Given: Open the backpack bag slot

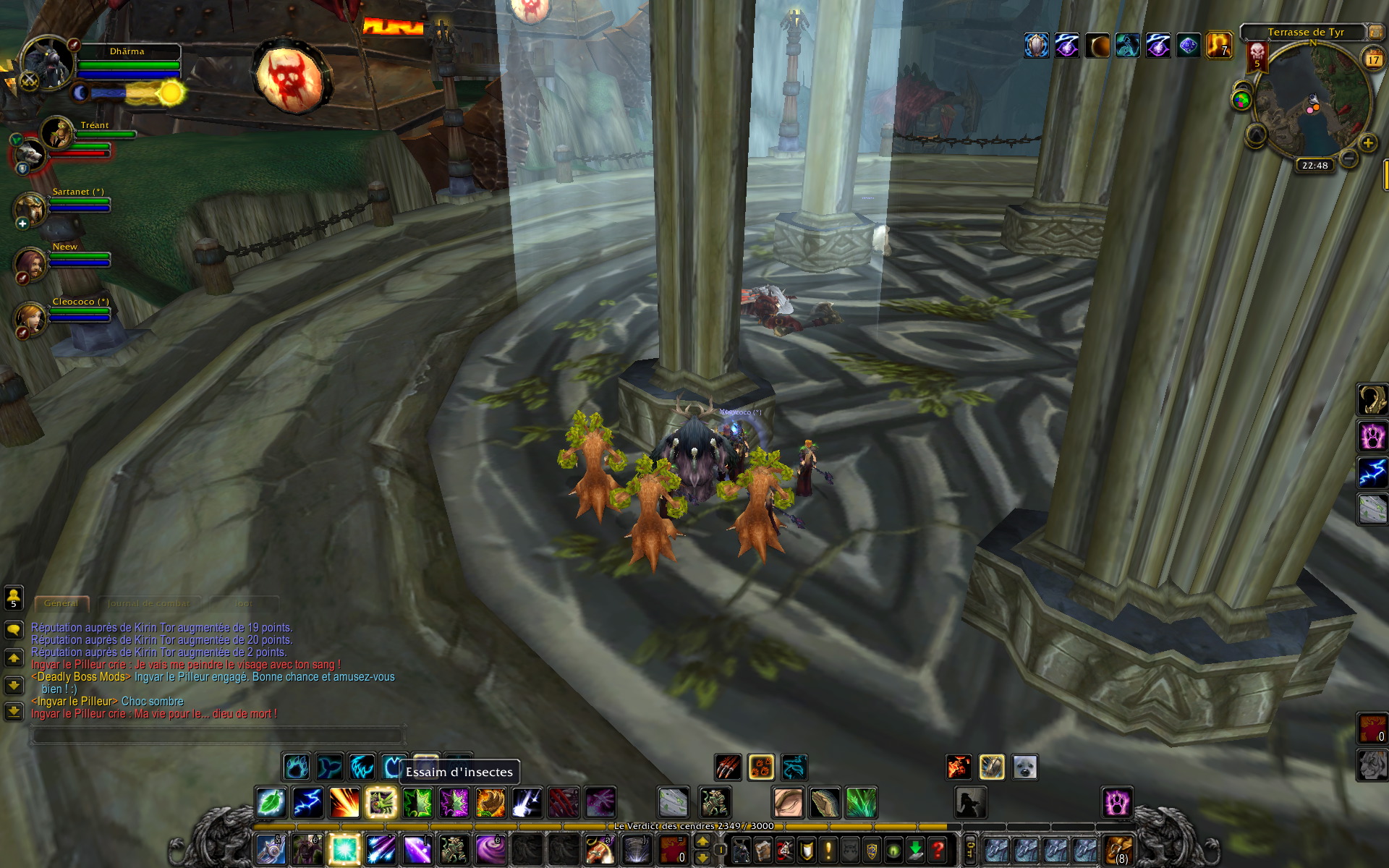Looking at the screenshot, I should 1118,849.
